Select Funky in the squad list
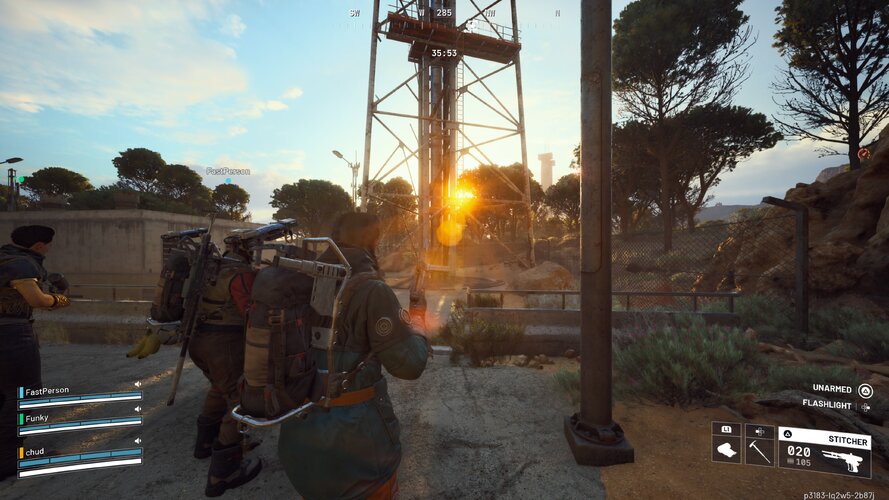Image resolution: width=889 pixels, height=500 pixels. tap(38, 419)
